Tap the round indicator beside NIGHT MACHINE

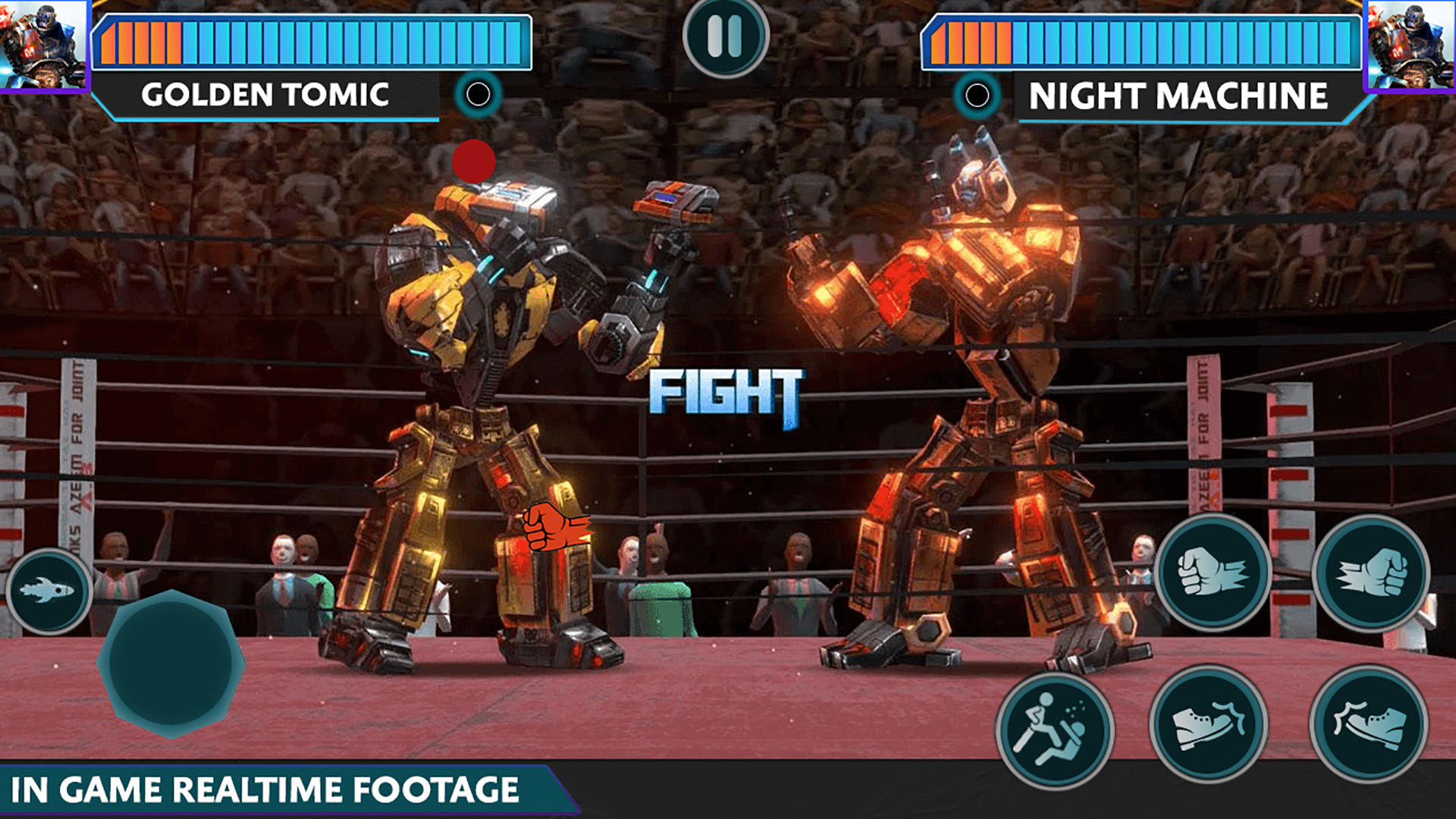(978, 94)
